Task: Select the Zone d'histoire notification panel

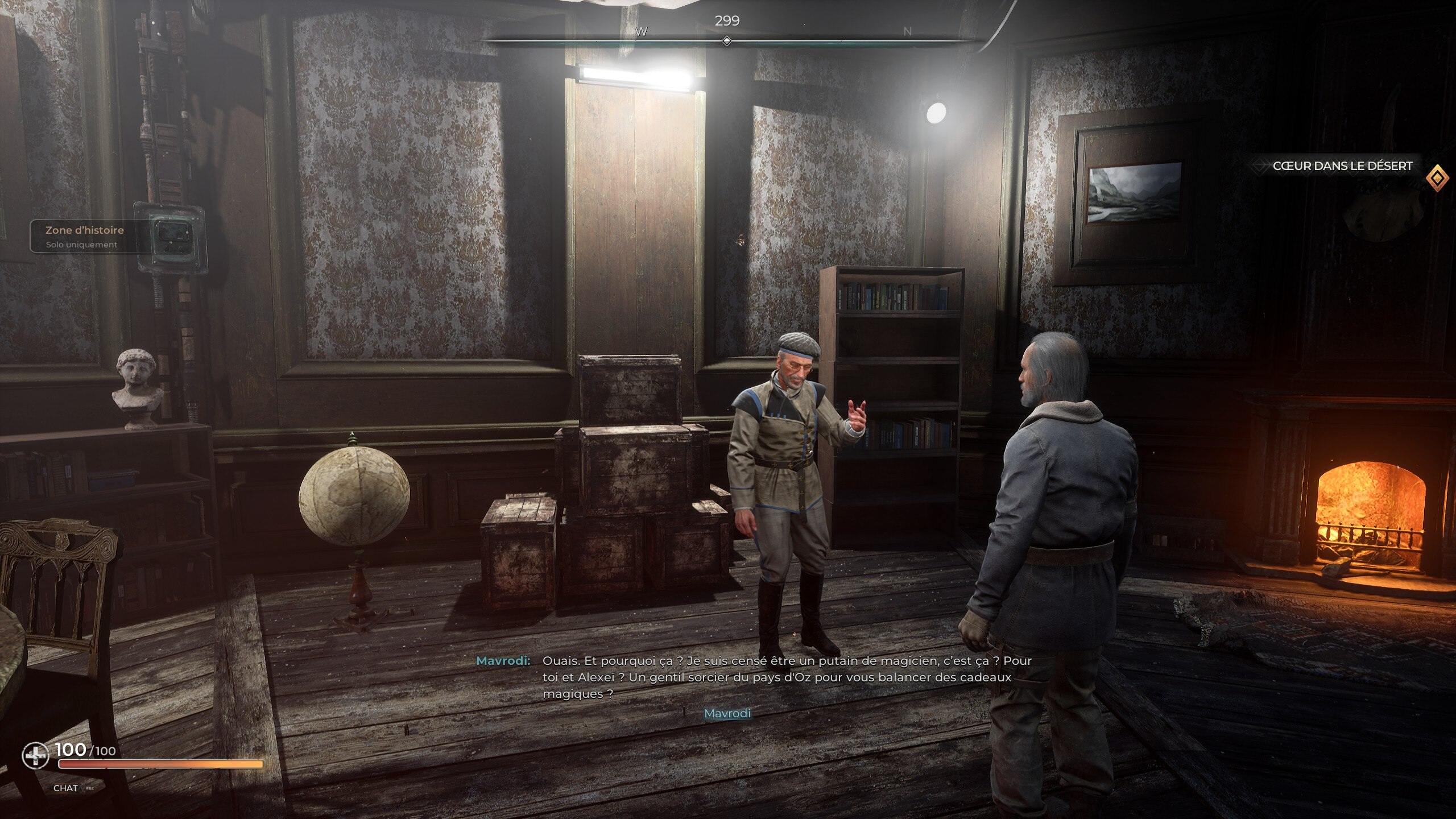Action: 85,237
